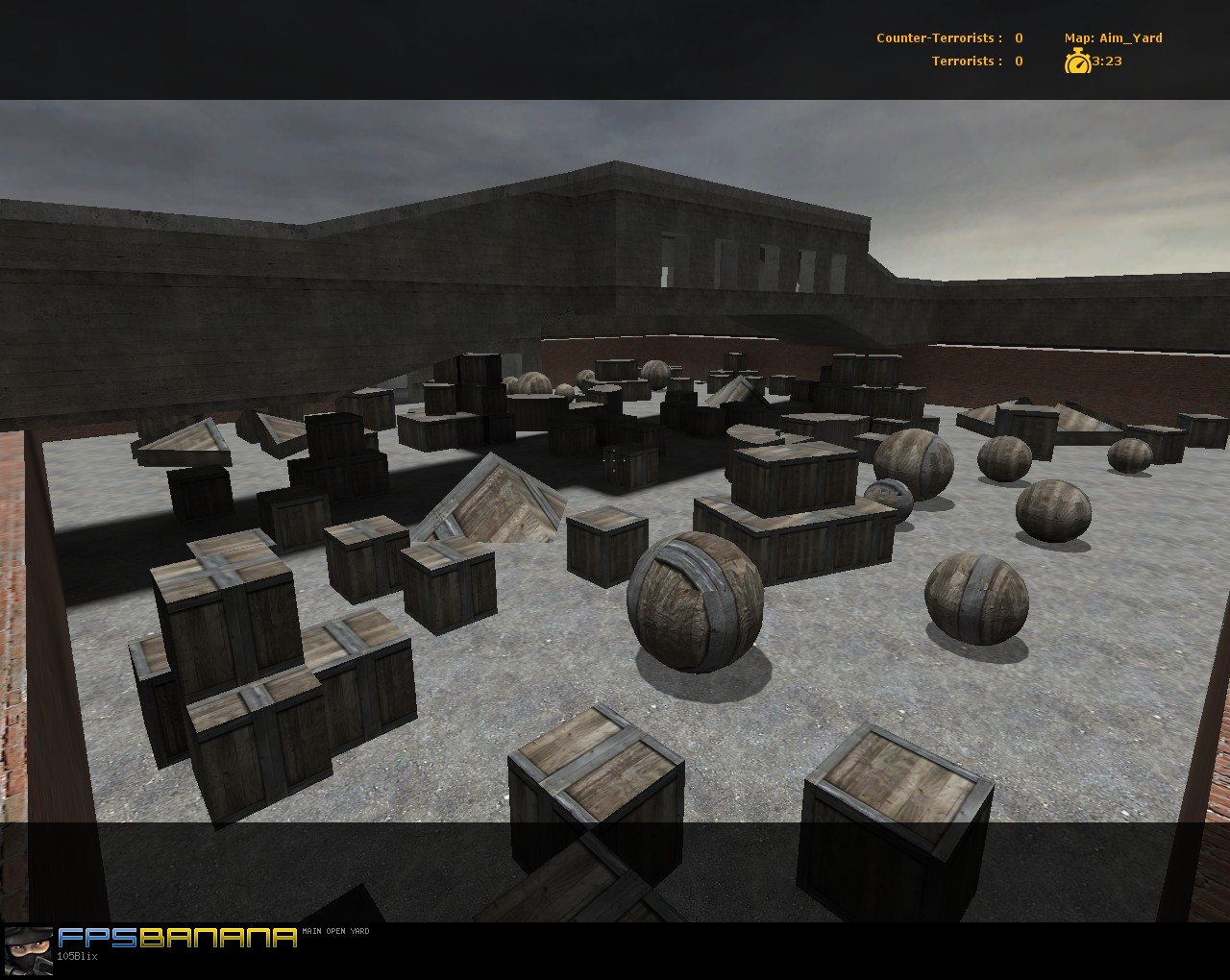Click the terrorist avatar icon beside 105Blix
The width and height of the screenshot is (1230, 980).
29,953
